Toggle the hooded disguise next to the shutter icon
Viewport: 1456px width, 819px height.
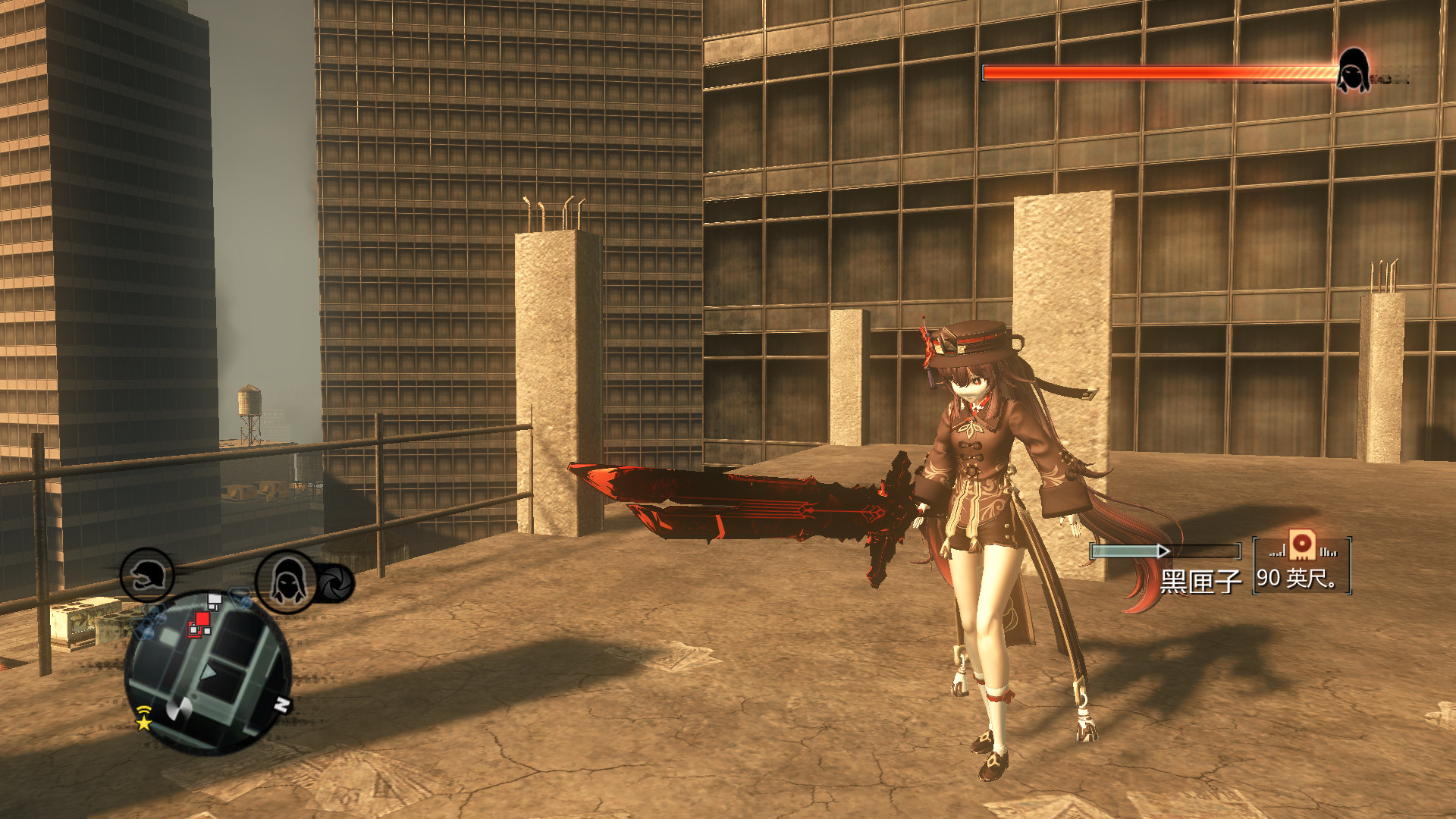coord(286,582)
